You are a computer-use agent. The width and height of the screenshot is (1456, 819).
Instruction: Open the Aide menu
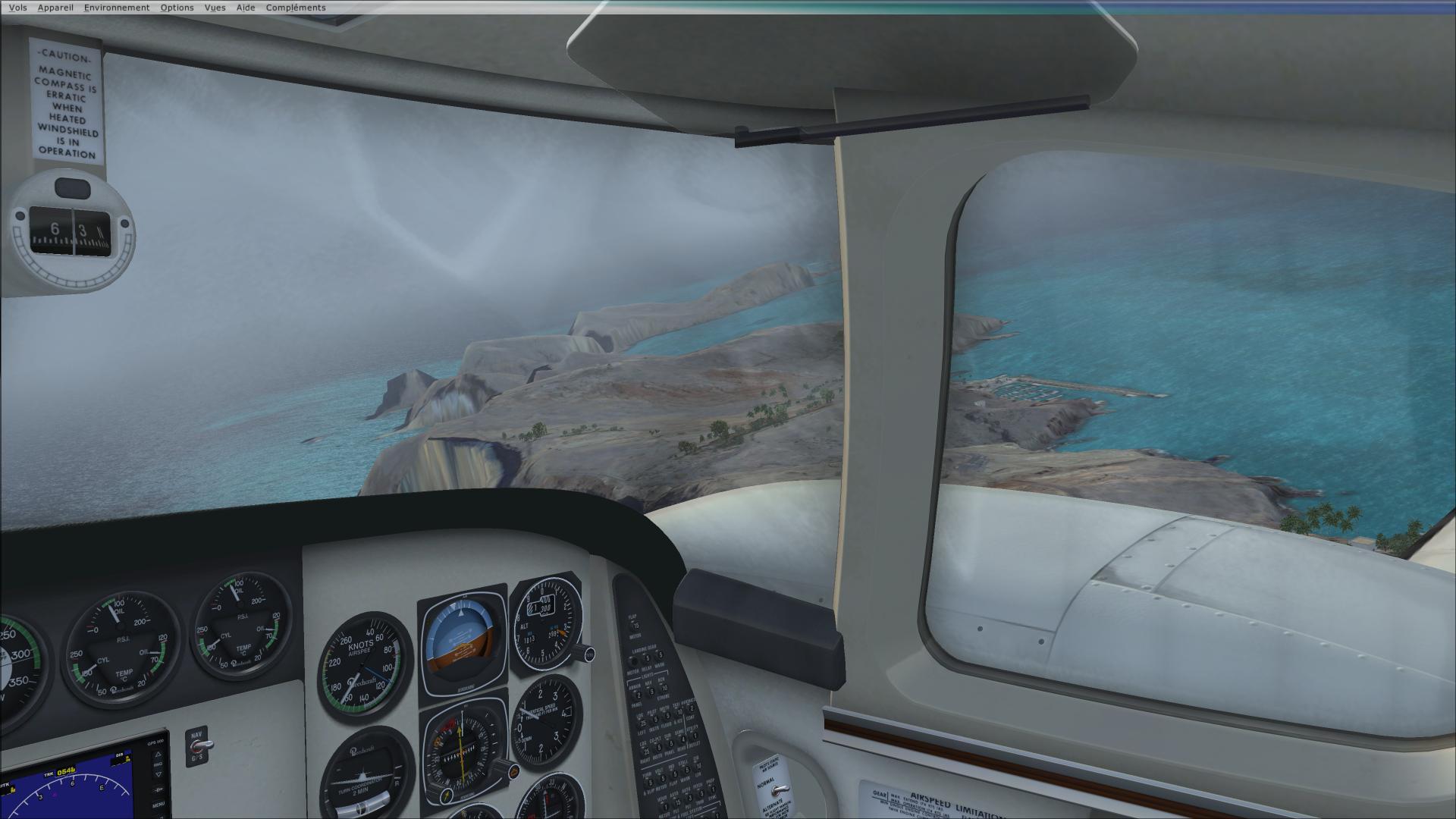tap(246, 8)
